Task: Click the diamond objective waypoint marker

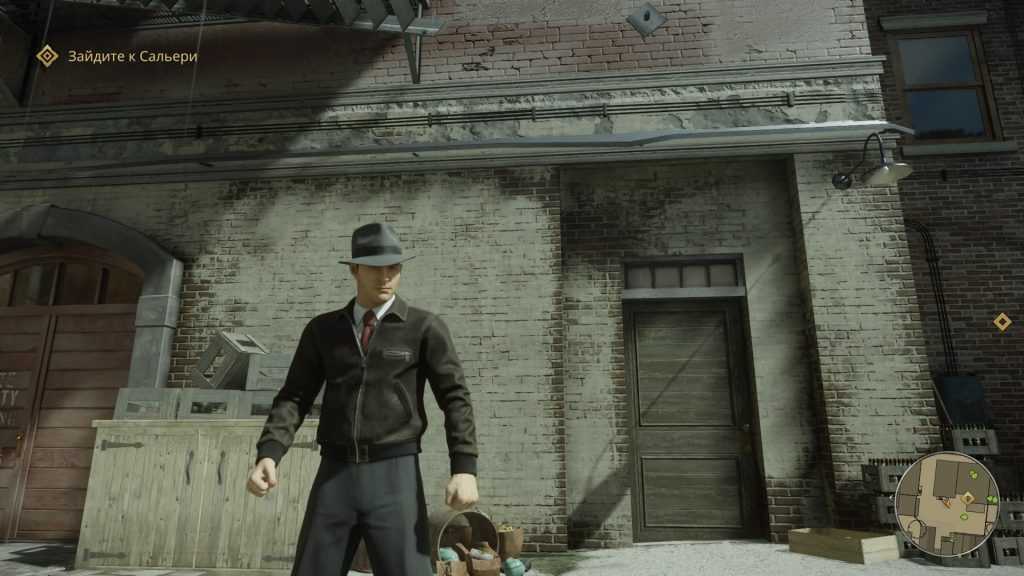Action: (1001, 321)
